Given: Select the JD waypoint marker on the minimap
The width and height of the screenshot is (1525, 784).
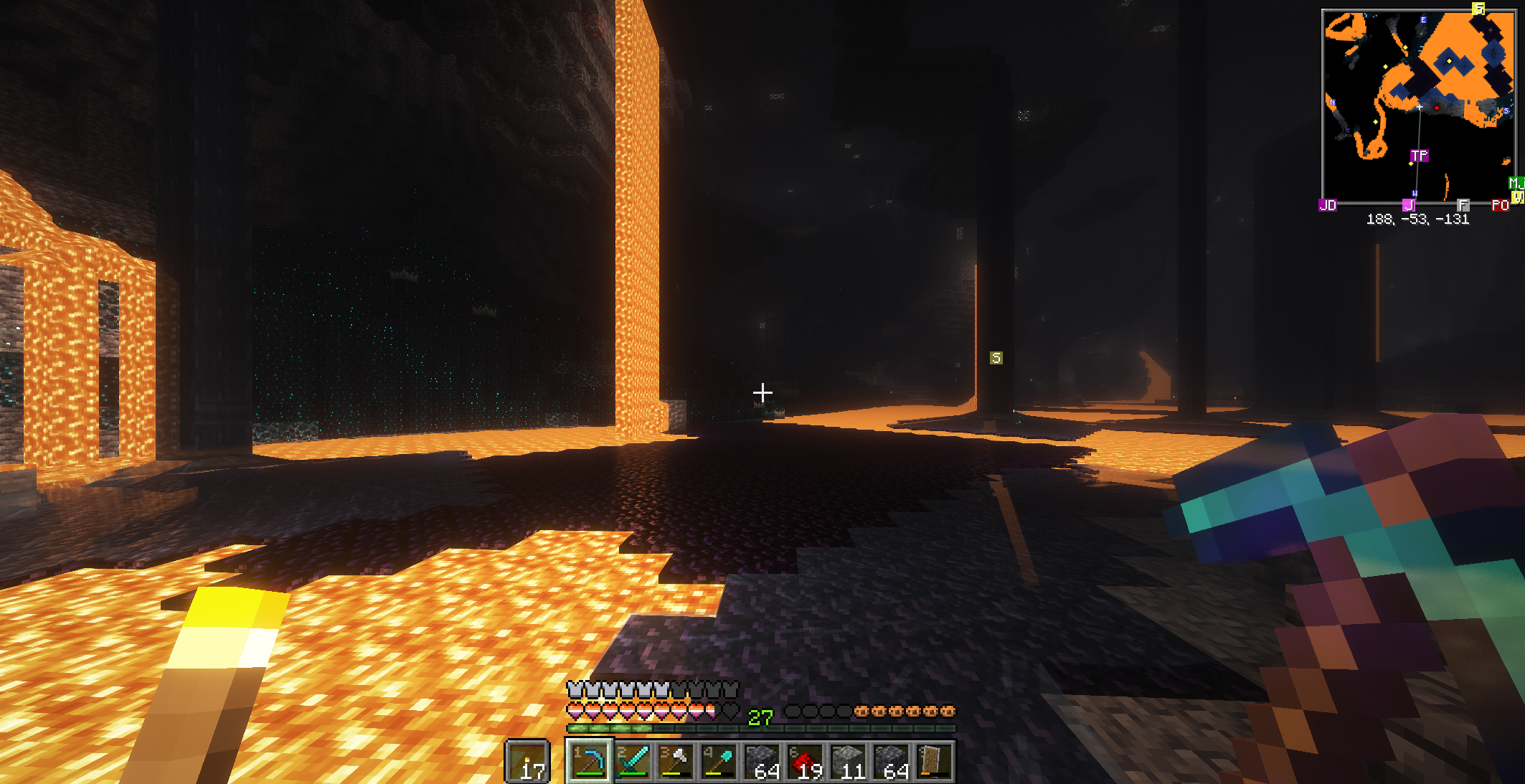Looking at the screenshot, I should pos(1328,205).
